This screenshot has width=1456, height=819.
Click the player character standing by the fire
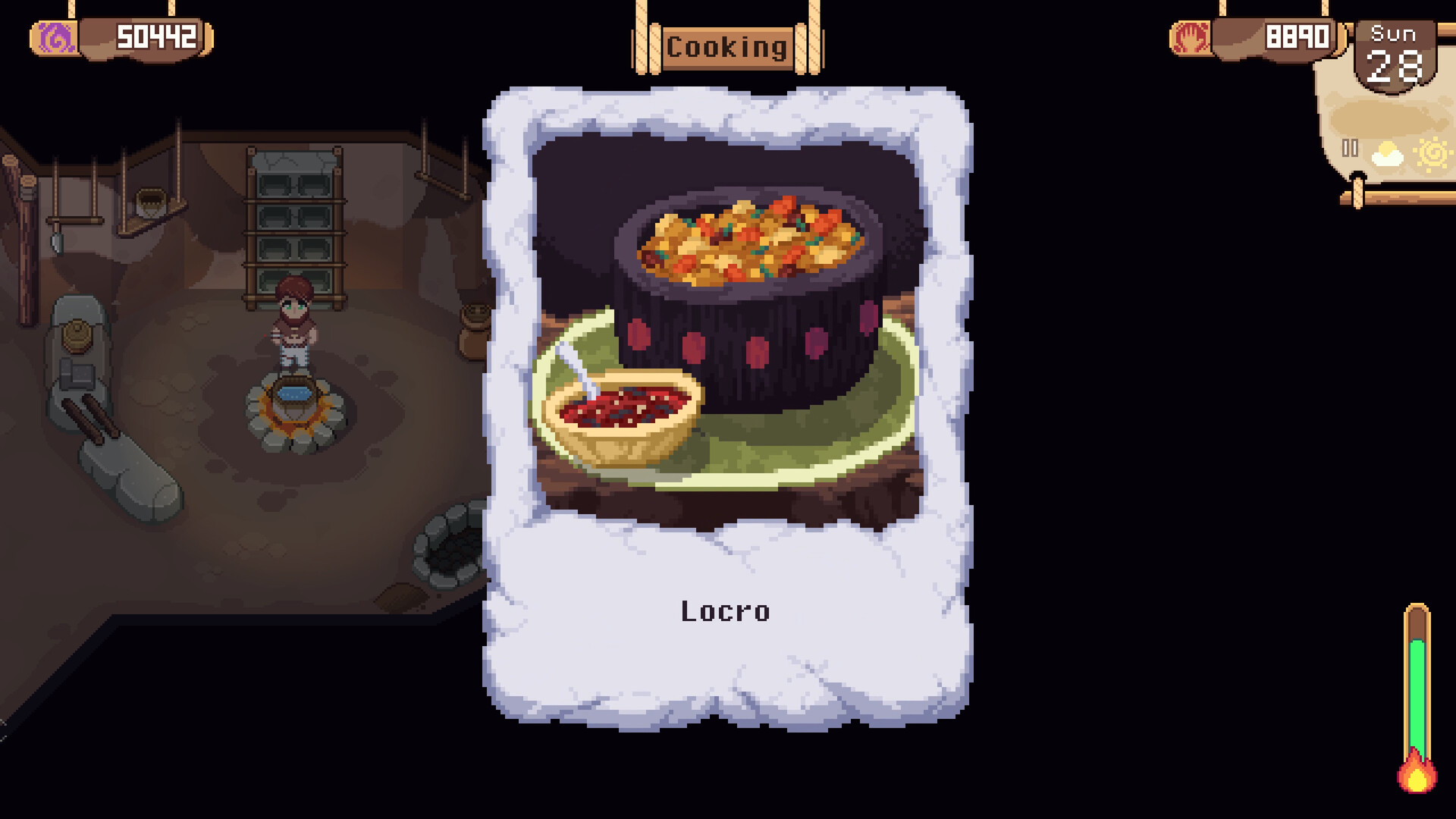coord(297,322)
